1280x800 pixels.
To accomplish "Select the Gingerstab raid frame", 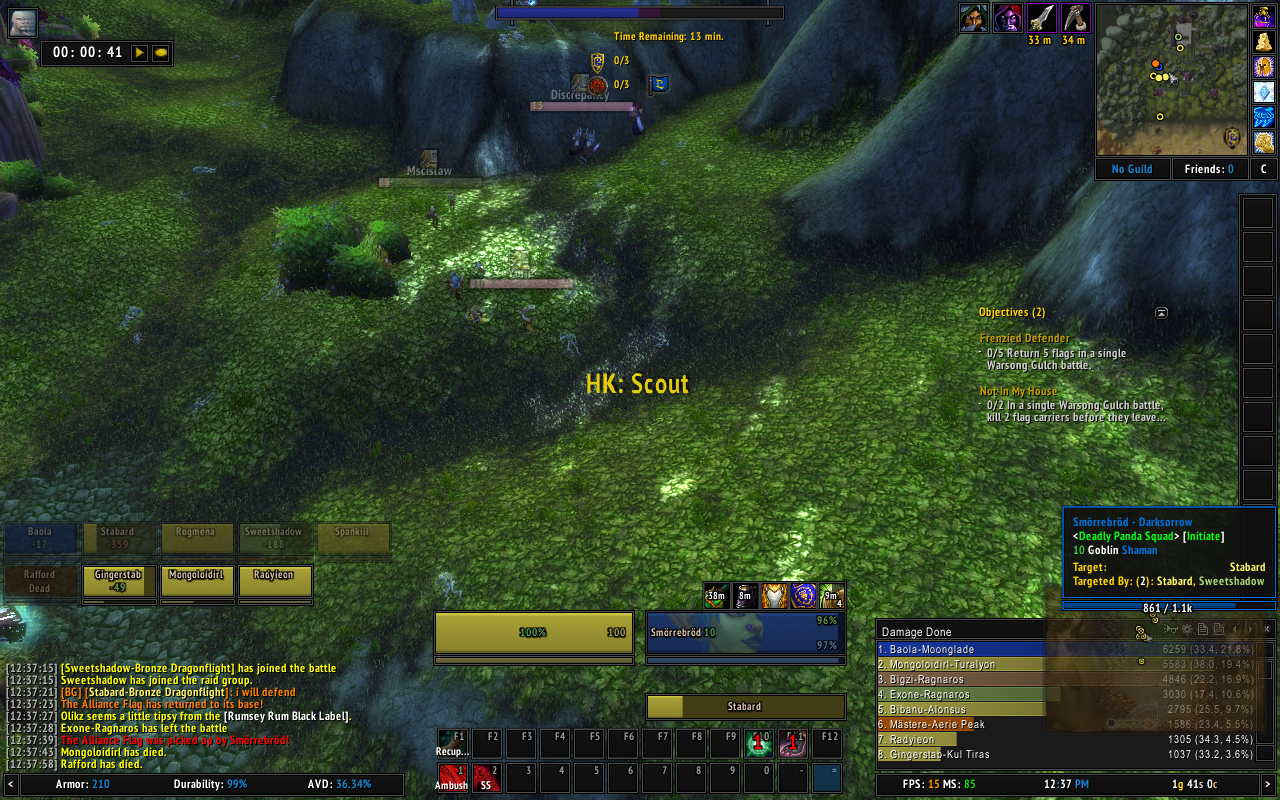I will point(119,581).
